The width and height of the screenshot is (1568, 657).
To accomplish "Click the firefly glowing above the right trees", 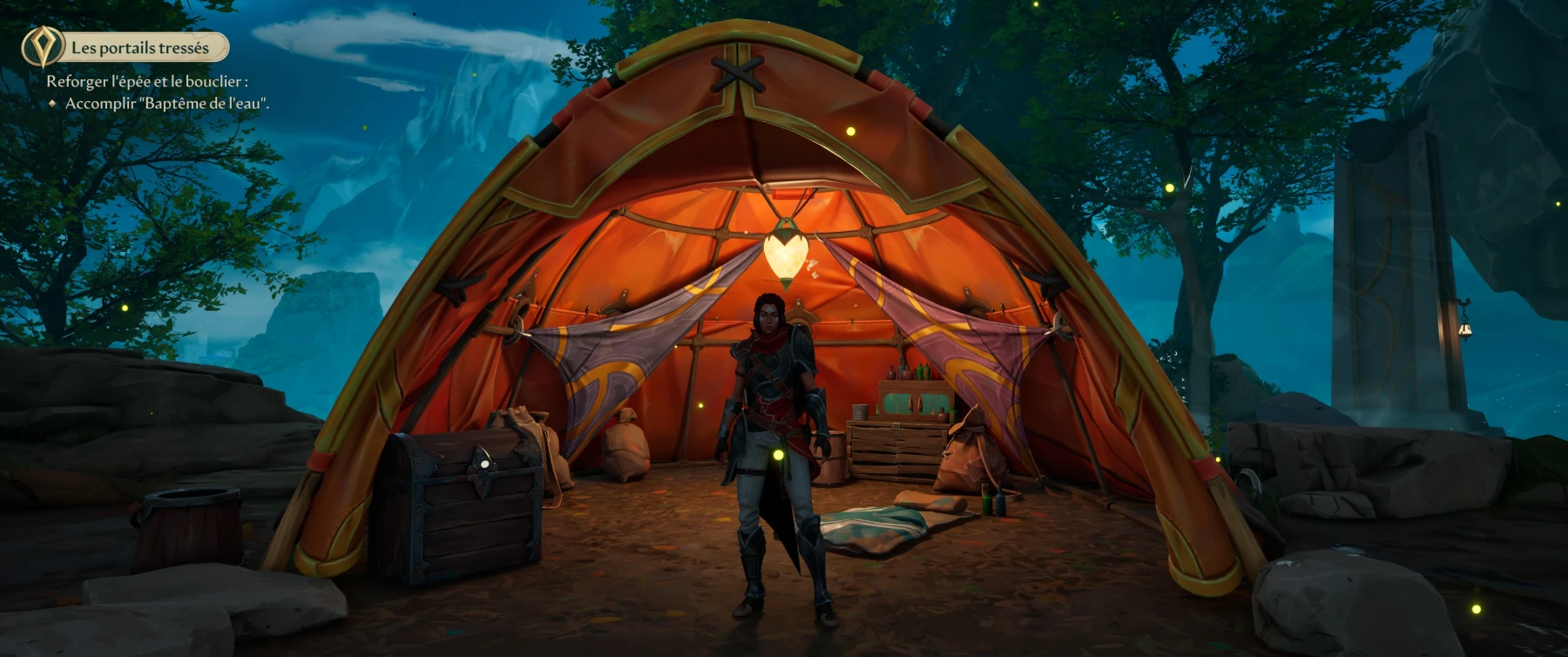I will tap(1168, 187).
